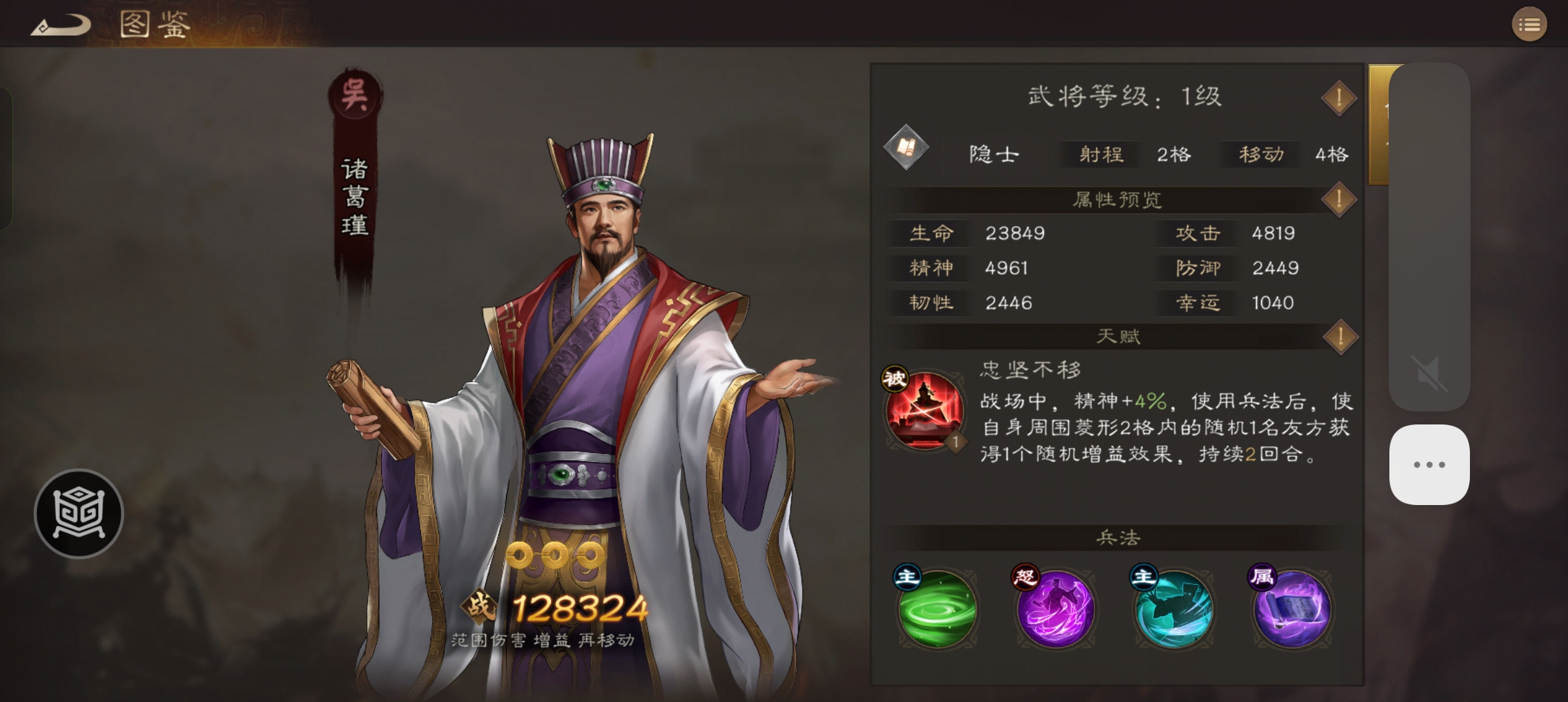
Task: Switch to the partially hidden gold tab
Action: point(1380,123)
